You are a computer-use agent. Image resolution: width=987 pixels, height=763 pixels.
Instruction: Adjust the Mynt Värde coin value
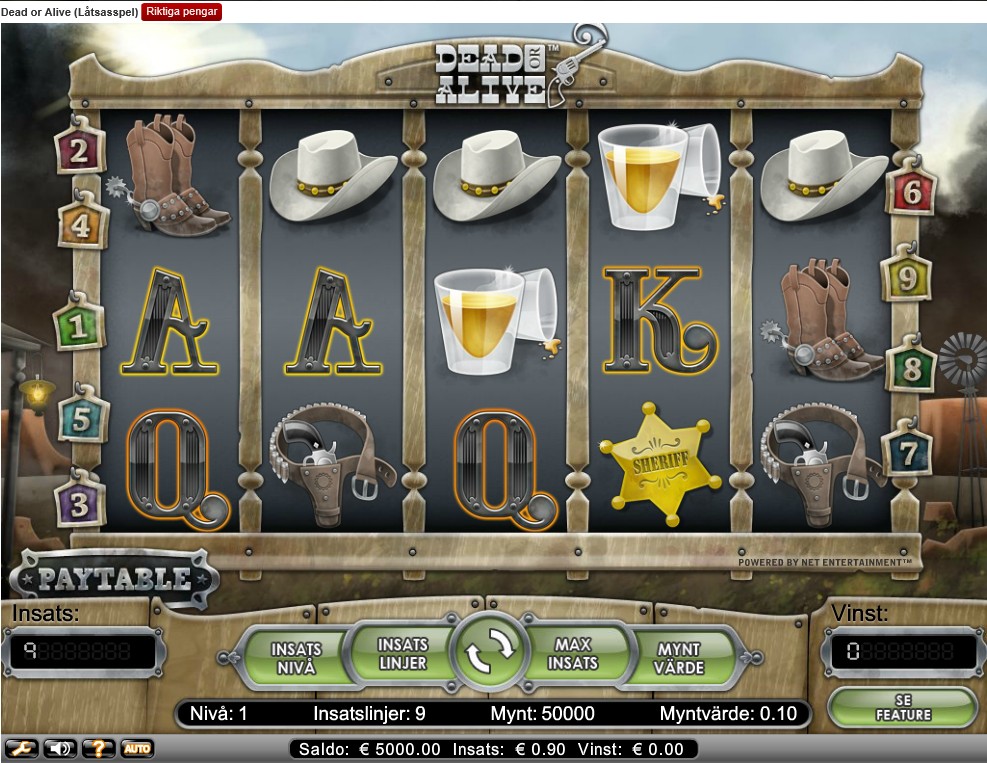(679, 660)
